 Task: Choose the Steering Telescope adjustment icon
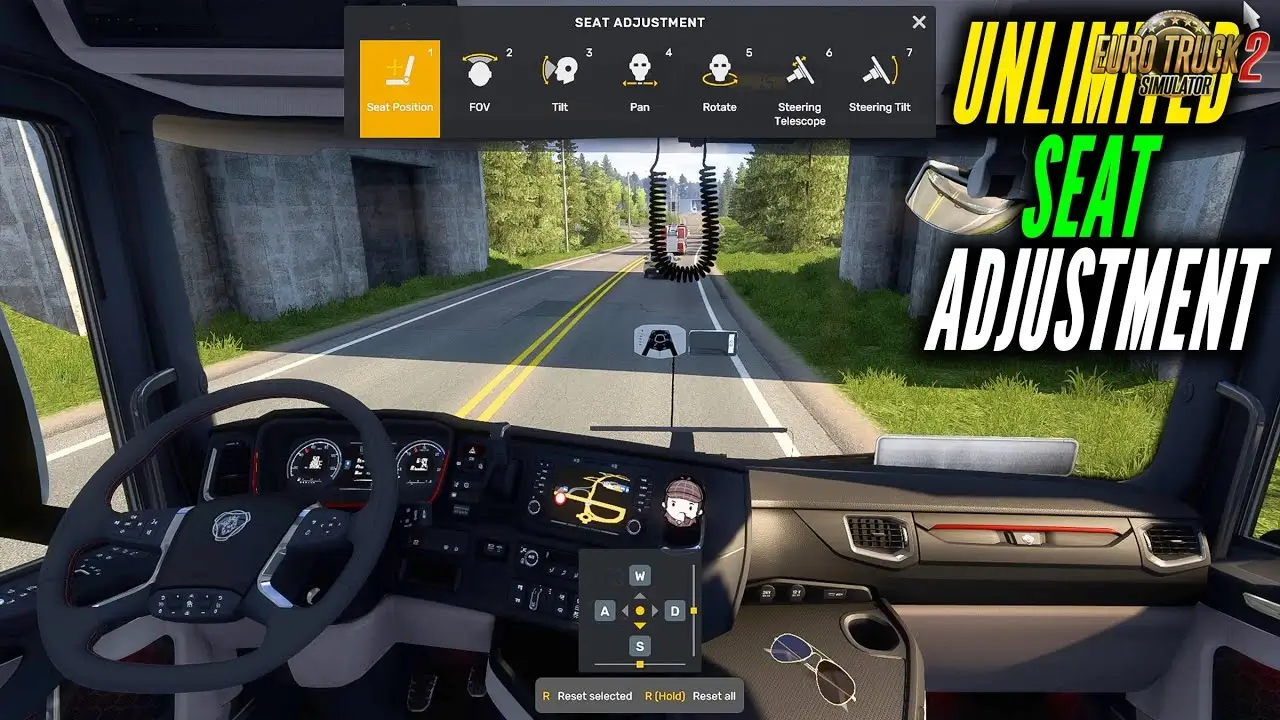(x=798, y=70)
